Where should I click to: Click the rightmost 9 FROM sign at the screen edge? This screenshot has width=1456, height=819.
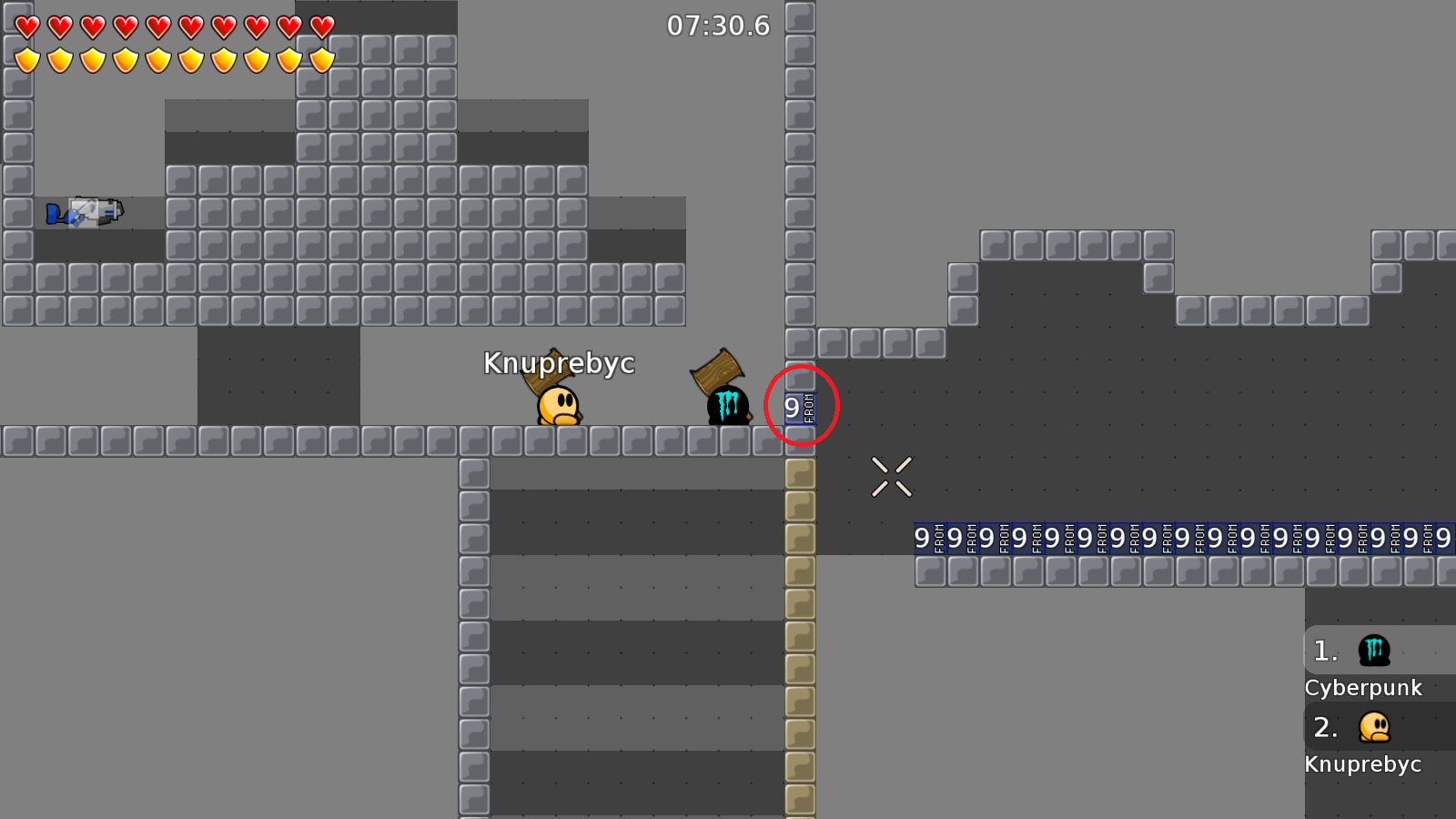[1449, 538]
